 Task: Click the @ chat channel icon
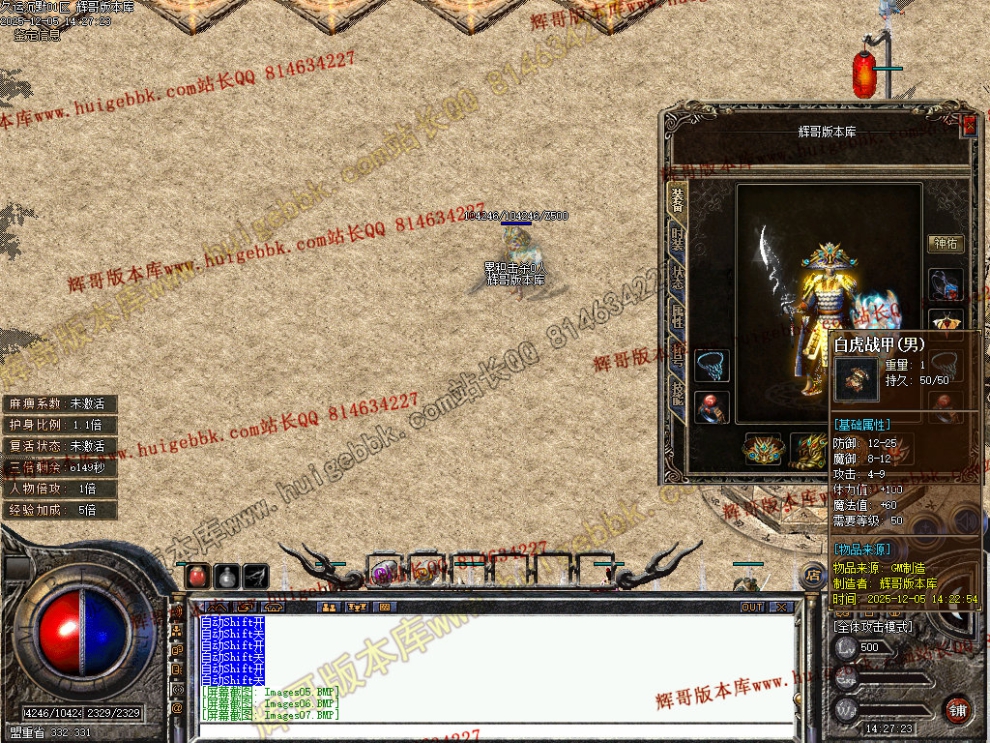point(177,708)
